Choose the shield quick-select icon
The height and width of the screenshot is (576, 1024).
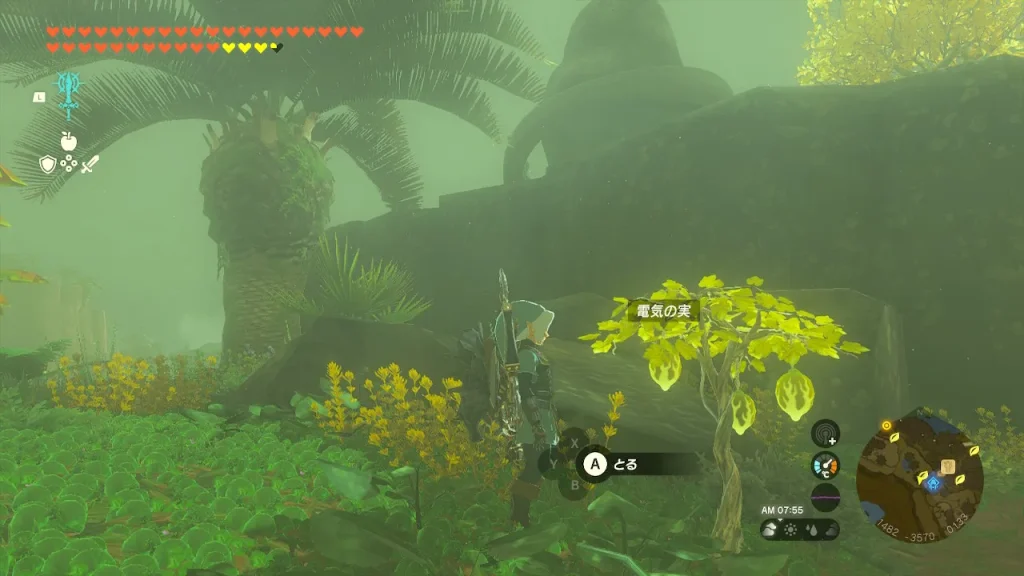(48, 165)
